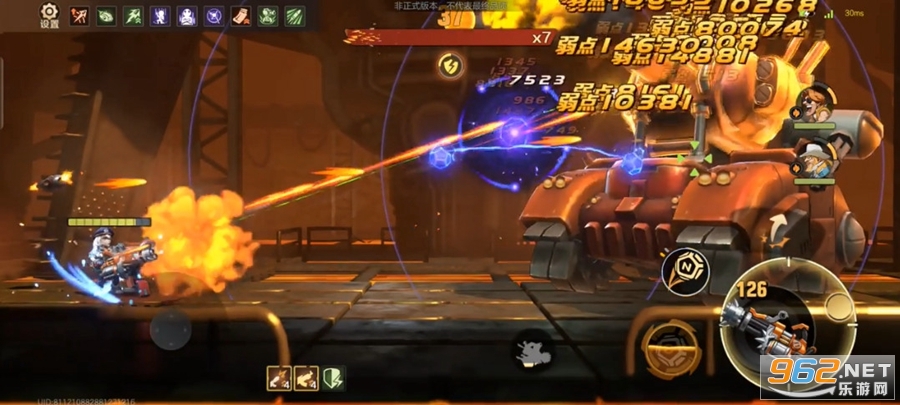Screen dimensions: 900x405
Task: Tap the virtual movement joystick
Action: [170, 327]
